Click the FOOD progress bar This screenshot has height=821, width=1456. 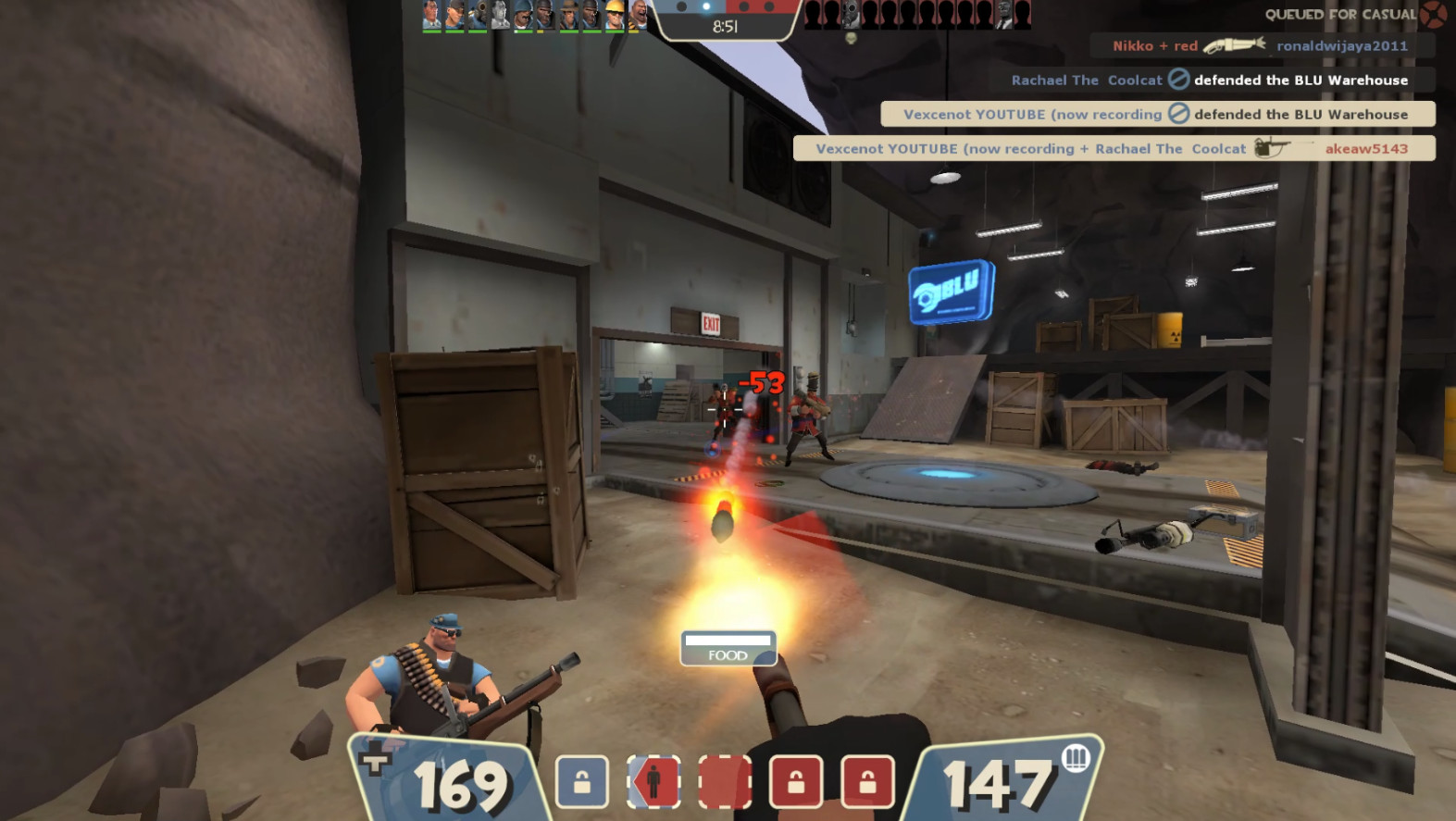click(728, 648)
